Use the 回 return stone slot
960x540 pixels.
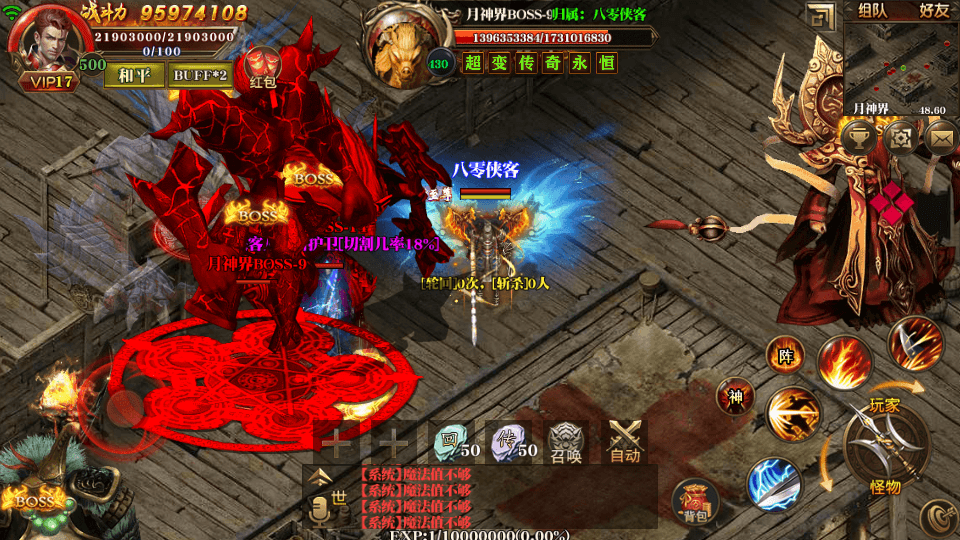(454, 441)
